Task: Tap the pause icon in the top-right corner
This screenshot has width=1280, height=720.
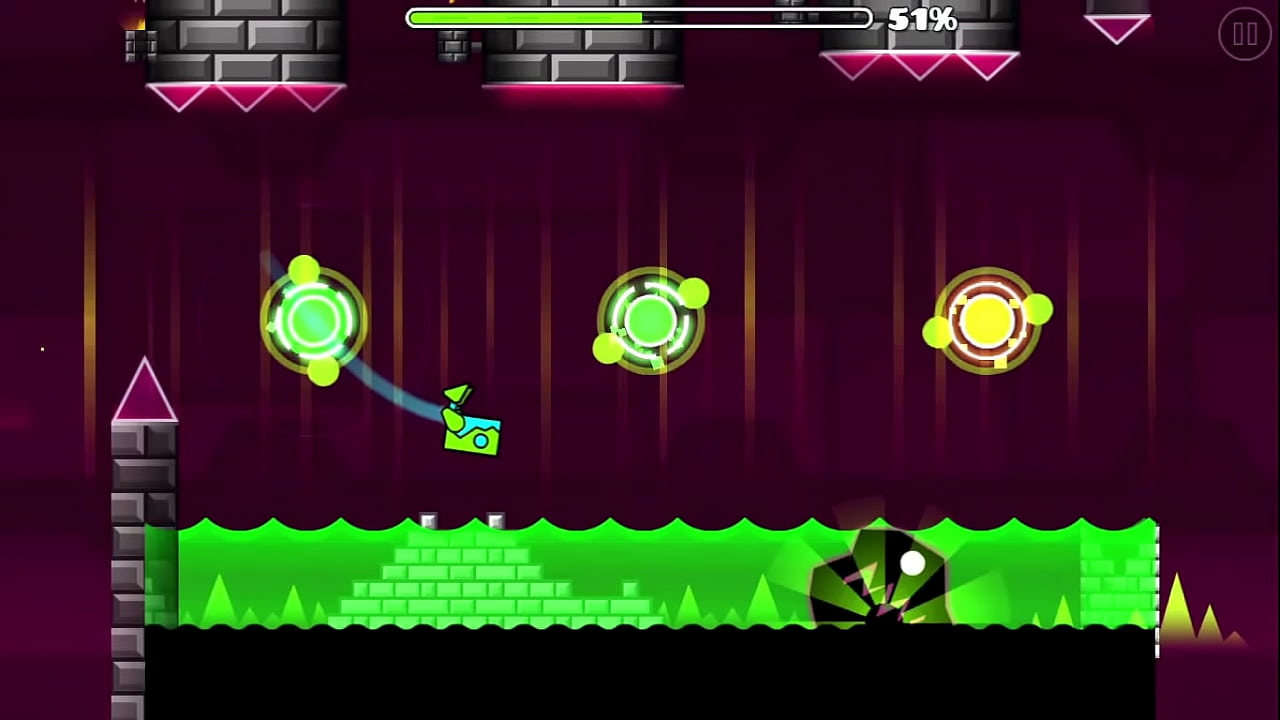Action: [x=1245, y=35]
